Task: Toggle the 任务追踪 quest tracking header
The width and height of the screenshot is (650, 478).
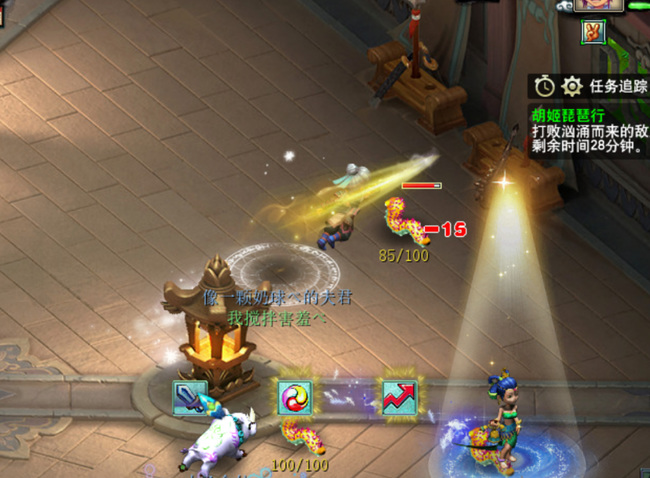Action: tap(618, 86)
